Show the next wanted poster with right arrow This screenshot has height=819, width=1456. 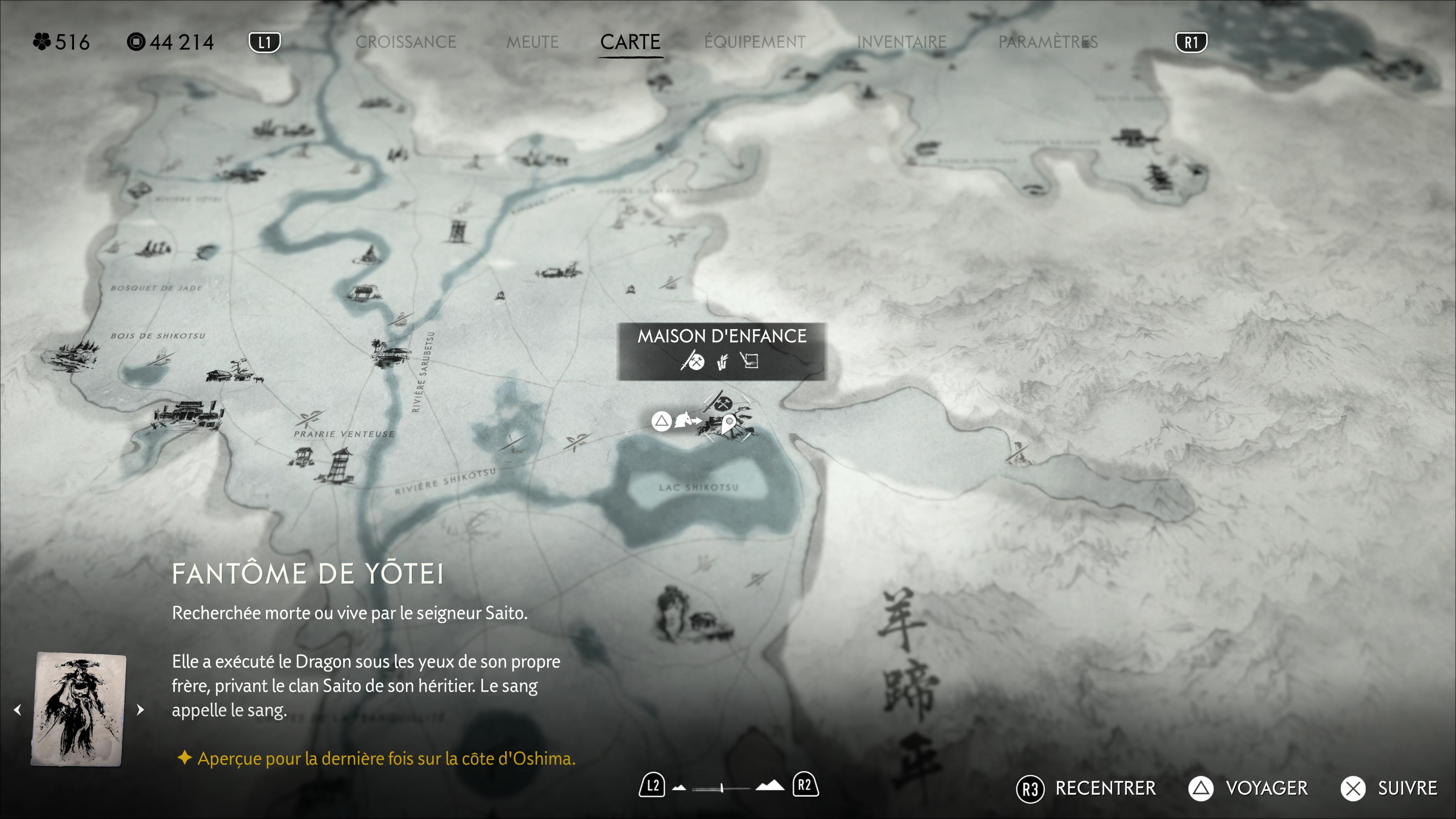[140, 709]
